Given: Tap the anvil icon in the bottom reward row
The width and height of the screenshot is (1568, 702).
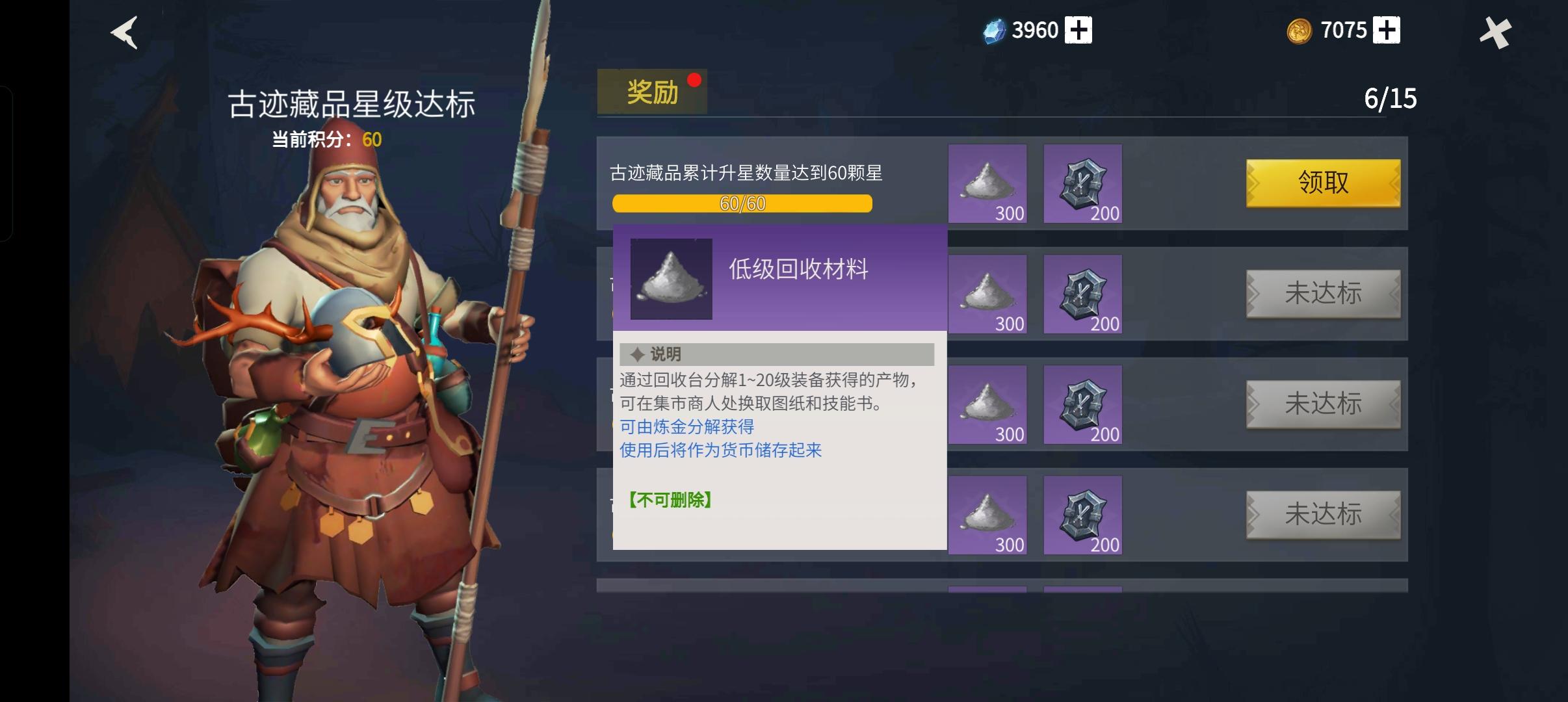Looking at the screenshot, I should point(1083,515).
